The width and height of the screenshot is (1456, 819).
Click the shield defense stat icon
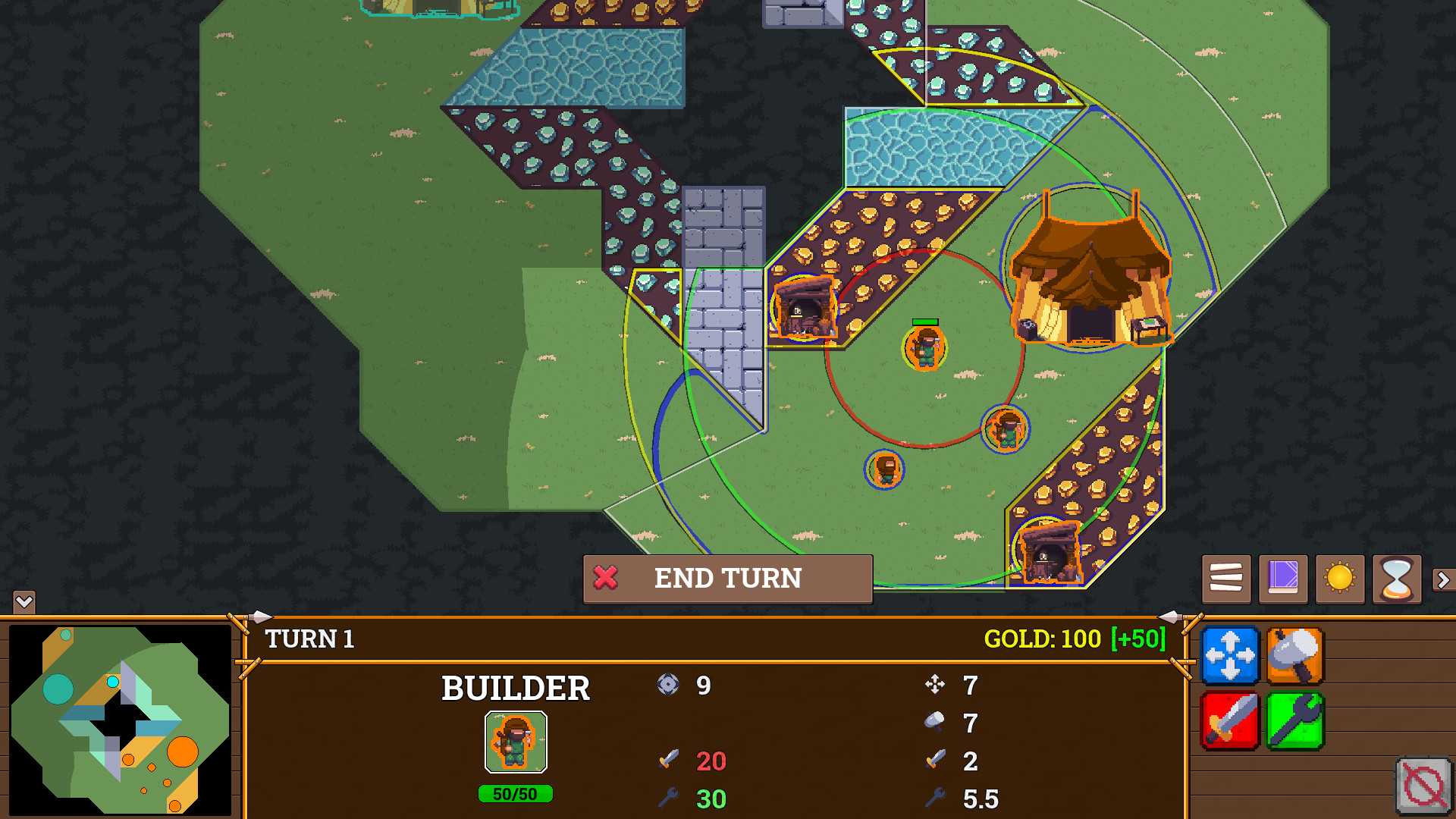tap(670, 685)
